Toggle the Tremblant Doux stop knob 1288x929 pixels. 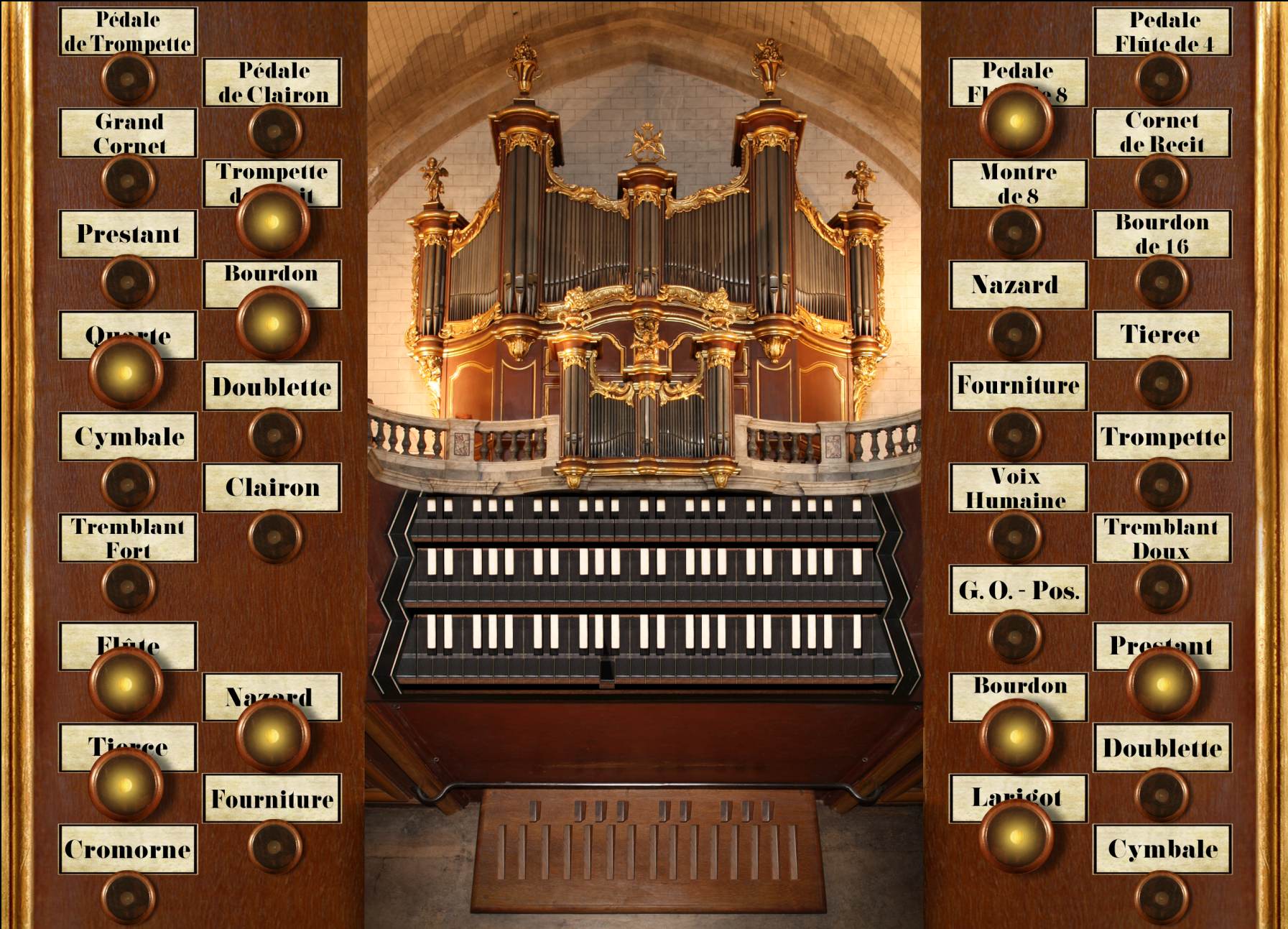coord(1162,586)
